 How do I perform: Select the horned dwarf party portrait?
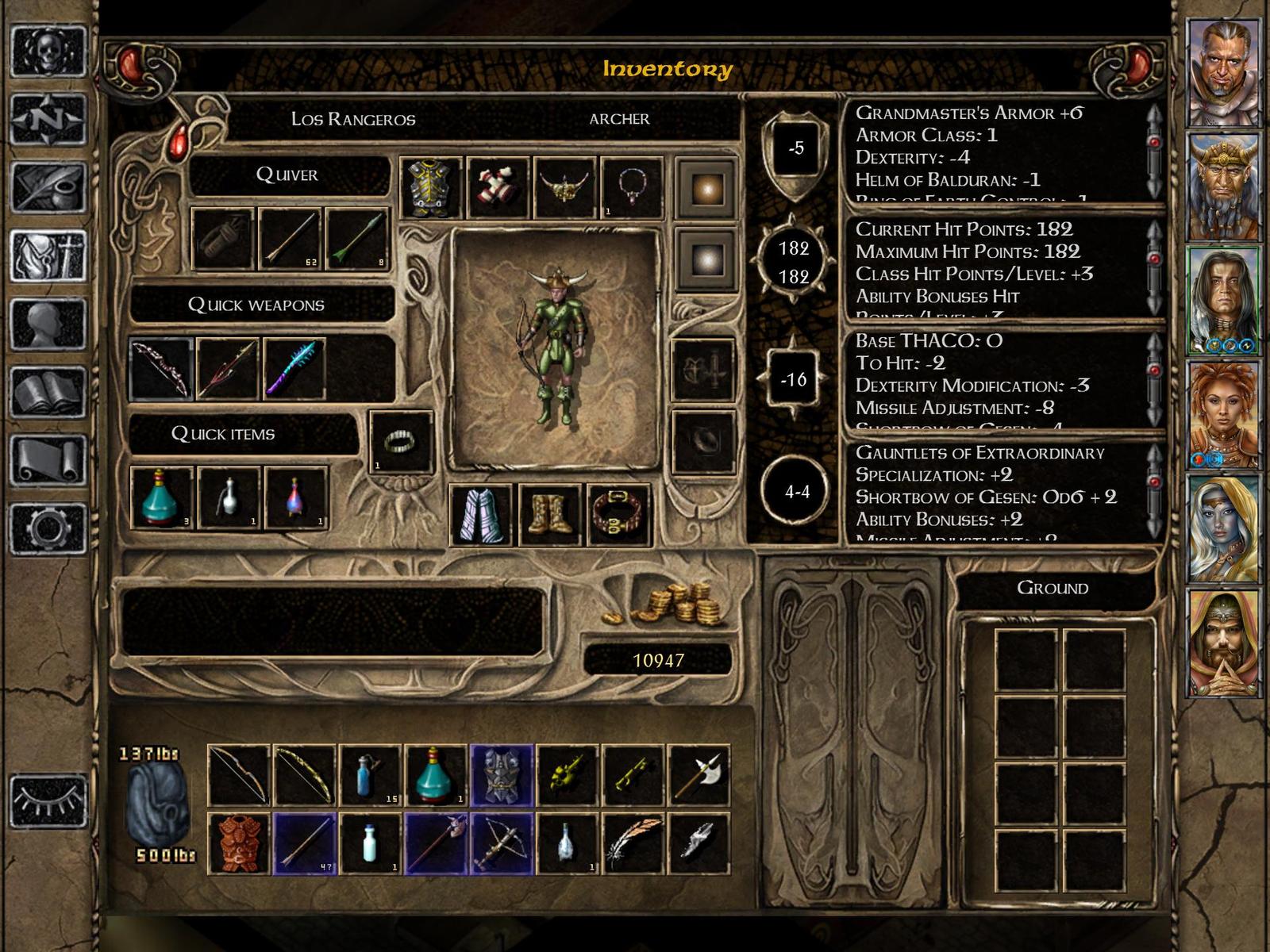tap(1223, 187)
